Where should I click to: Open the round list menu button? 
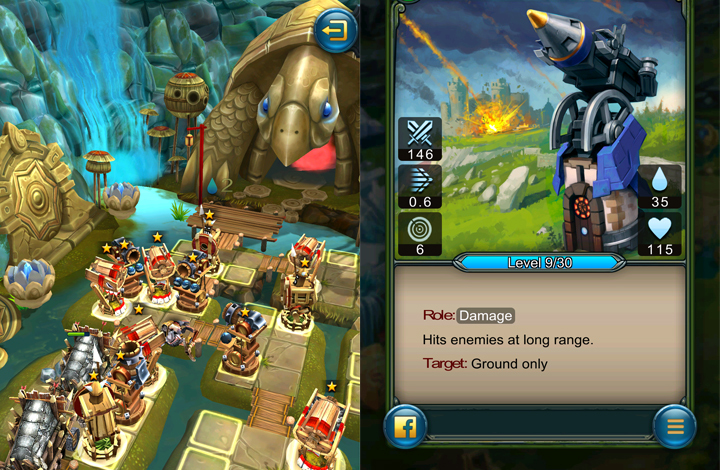[x=675, y=427]
